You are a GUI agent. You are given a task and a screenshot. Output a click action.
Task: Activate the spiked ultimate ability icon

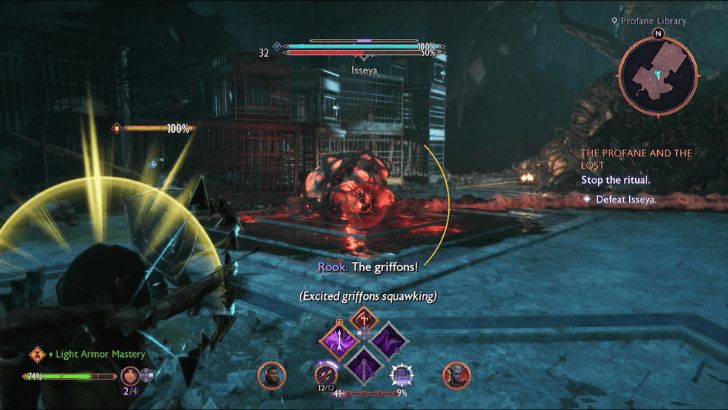pos(402,375)
